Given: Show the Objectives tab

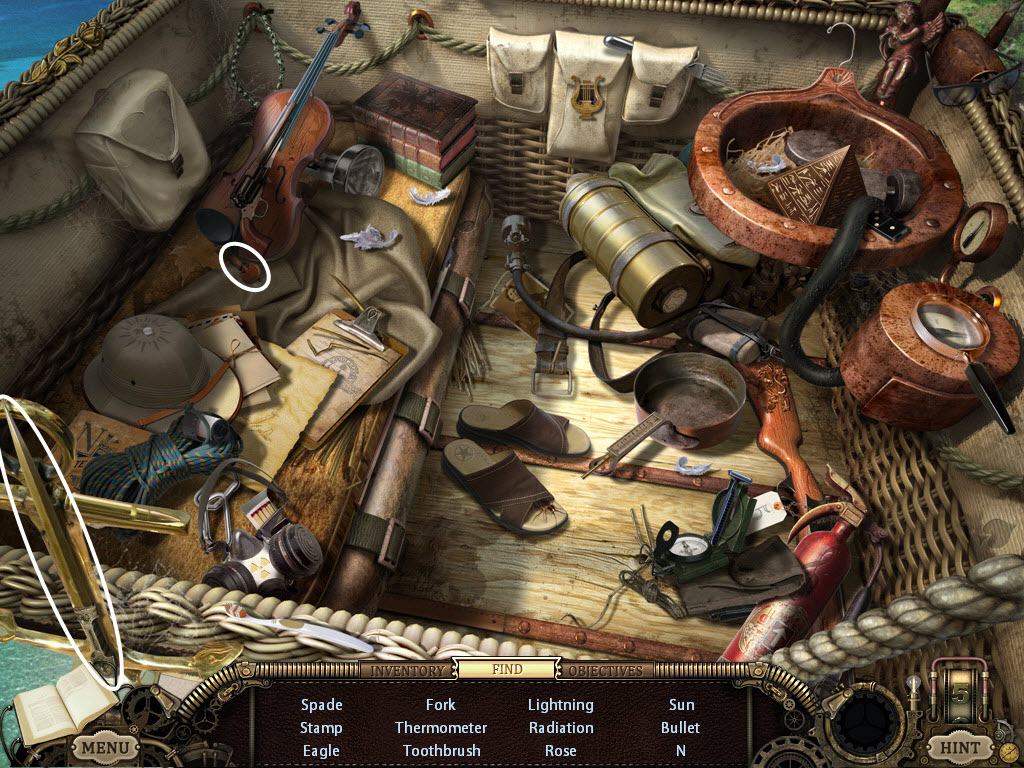Looking at the screenshot, I should [x=605, y=670].
